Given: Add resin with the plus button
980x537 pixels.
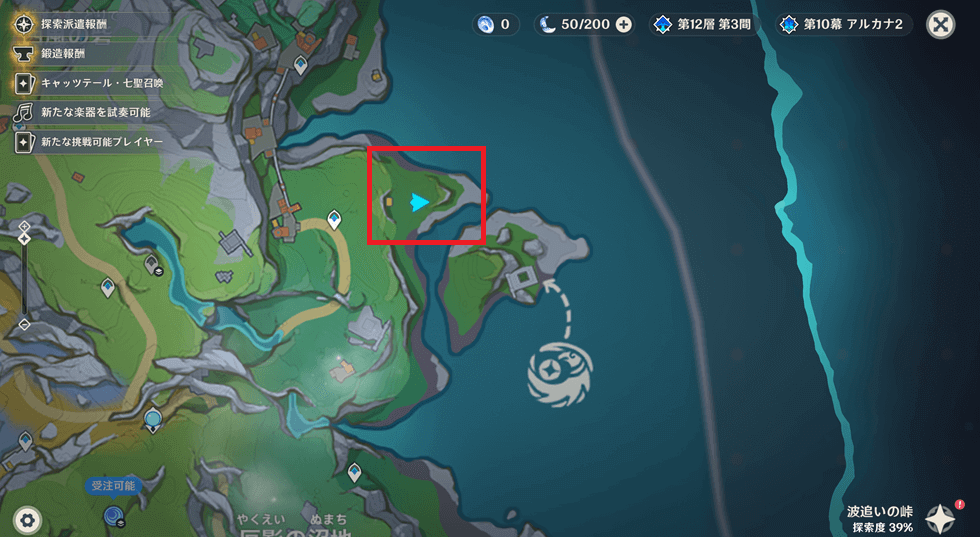Looking at the screenshot, I should [624, 24].
